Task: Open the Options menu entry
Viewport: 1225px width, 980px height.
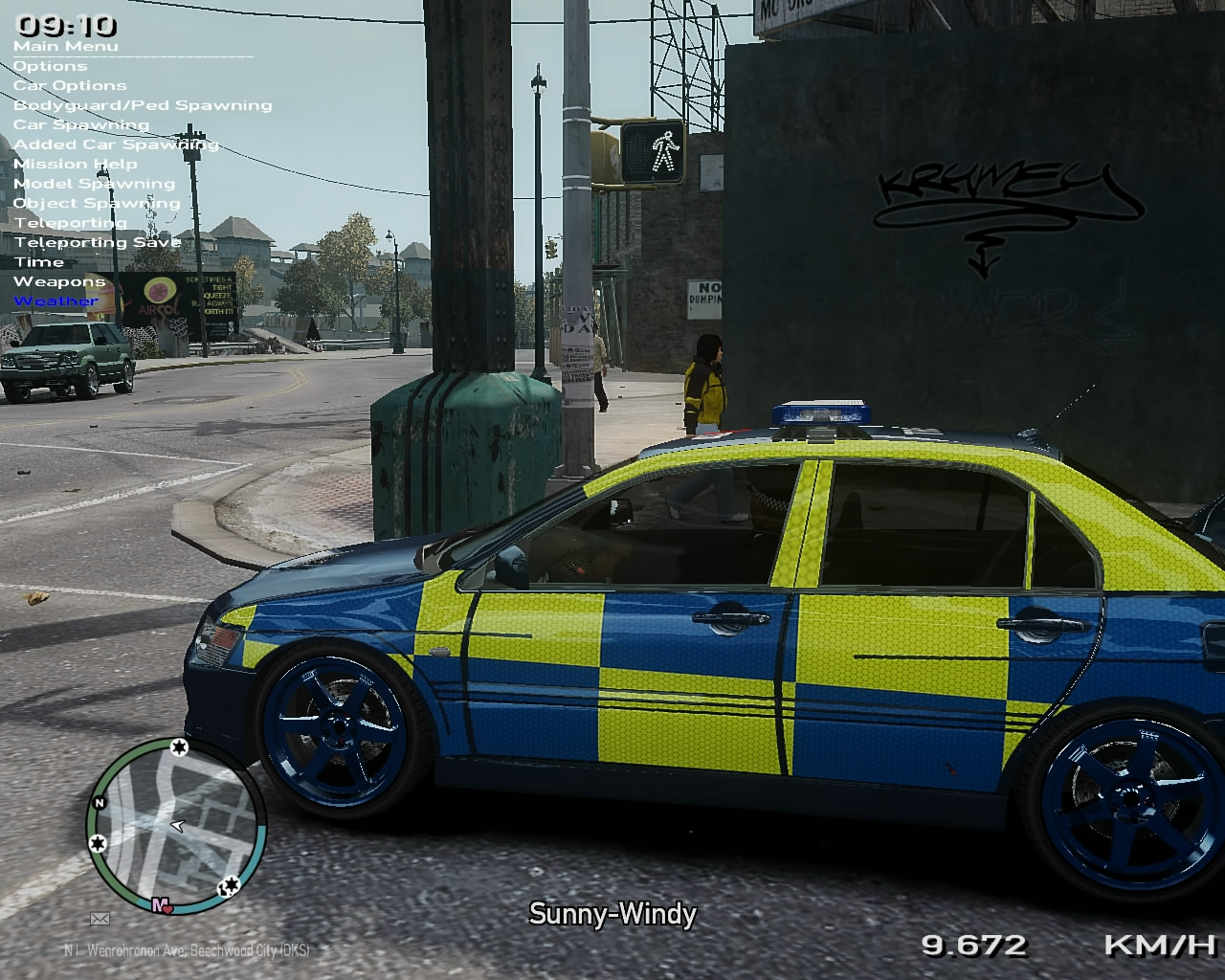Action: pos(50,66)
